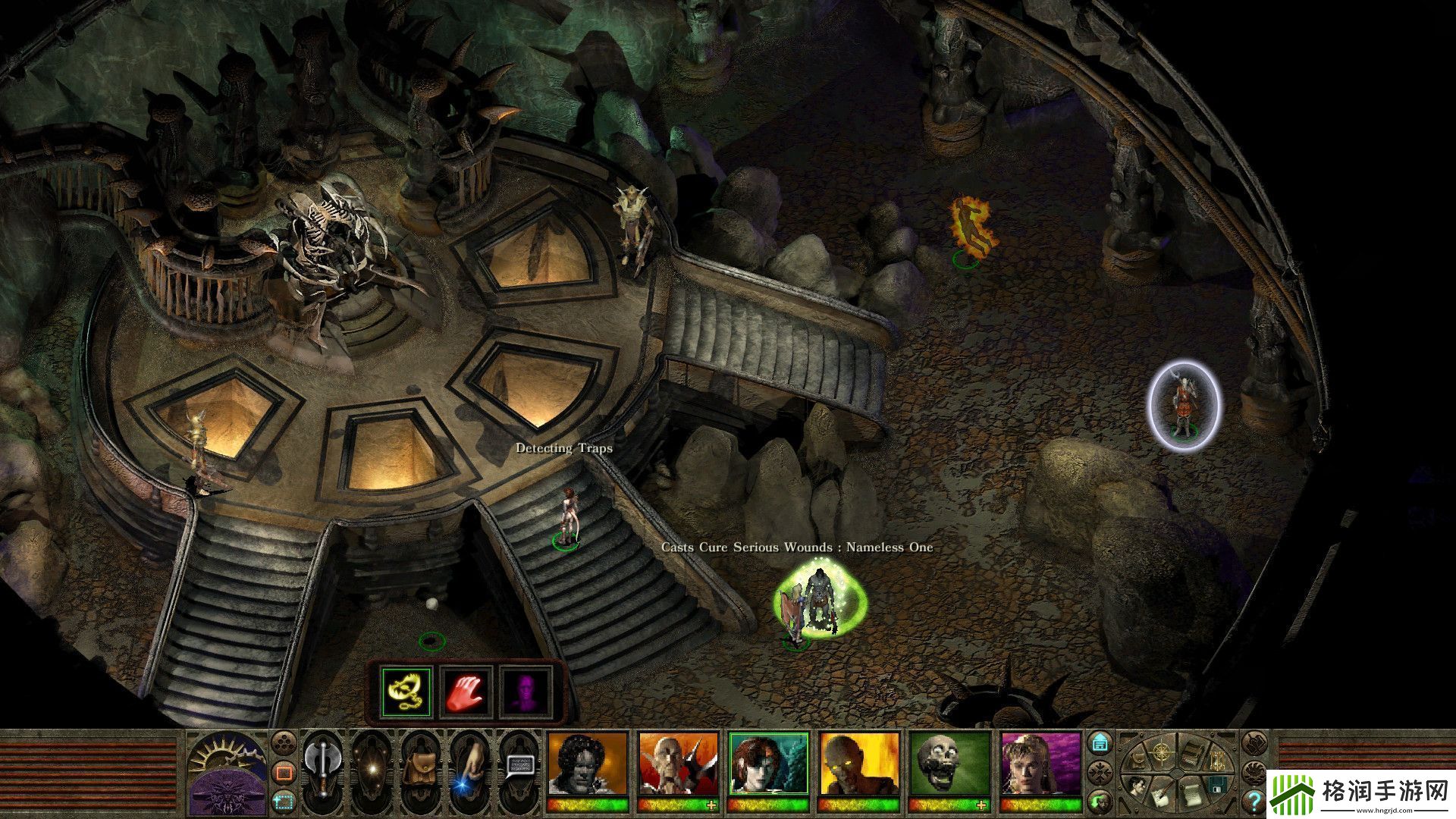Select the burning man portrait
The image size is (1456, 819).
(x=860, y=764)
